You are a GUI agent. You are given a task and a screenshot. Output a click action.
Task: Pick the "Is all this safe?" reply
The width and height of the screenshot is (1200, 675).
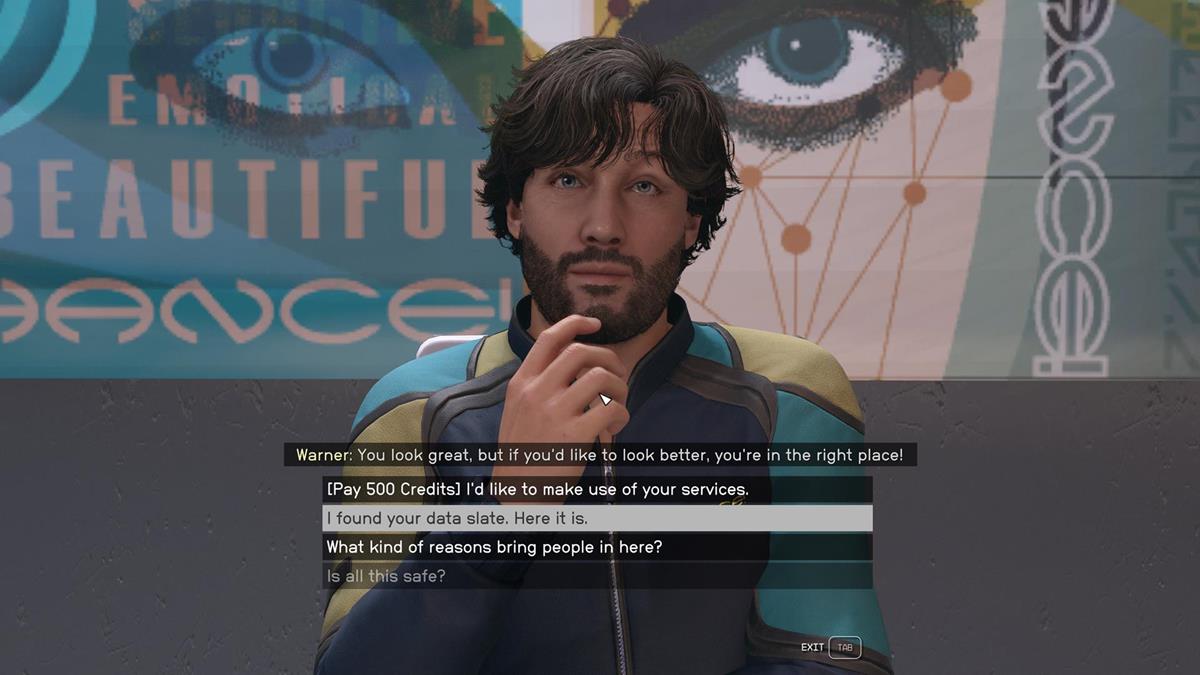pos(386,576)
